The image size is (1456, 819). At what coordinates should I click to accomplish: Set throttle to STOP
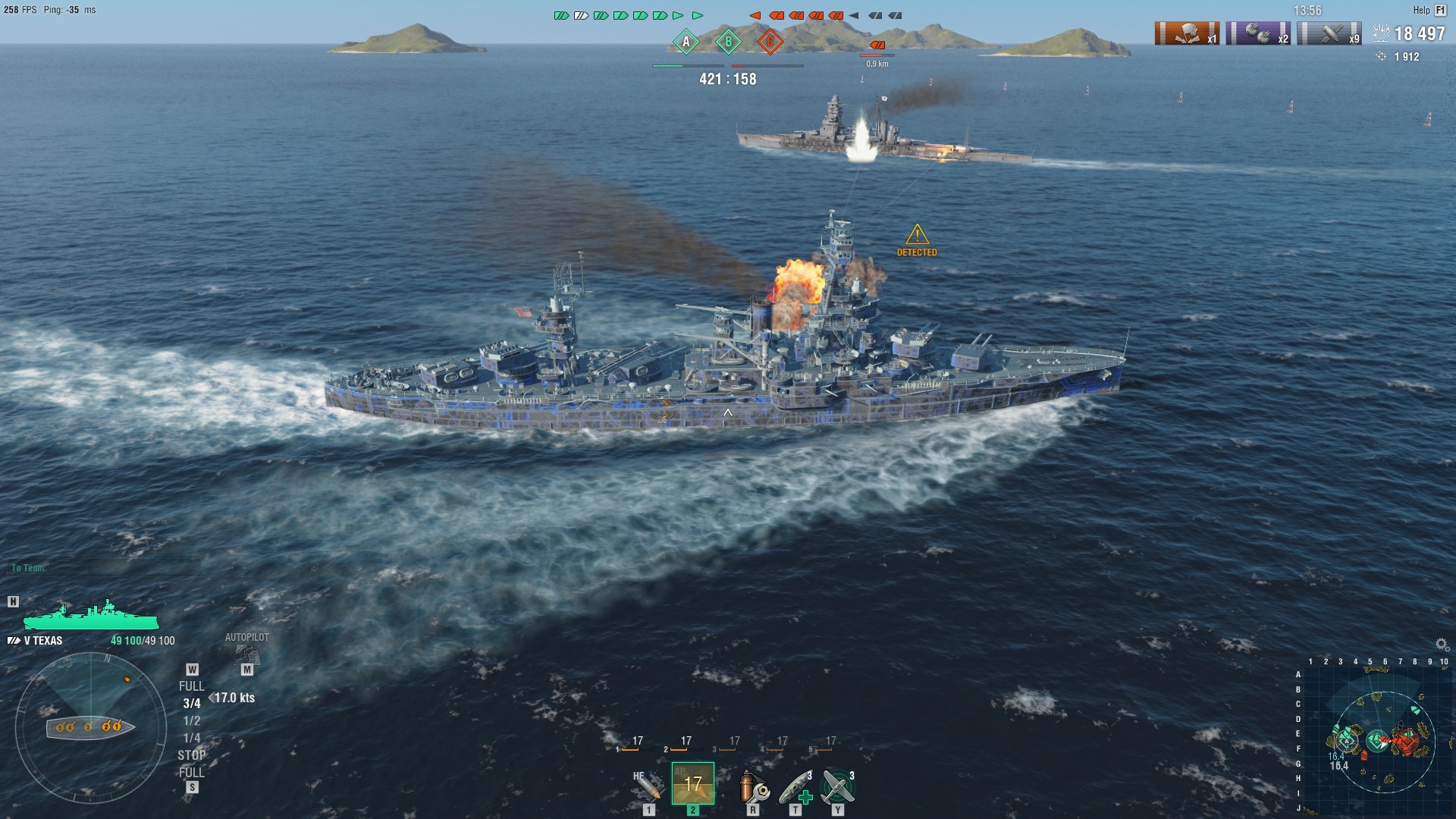coord(193,755)
